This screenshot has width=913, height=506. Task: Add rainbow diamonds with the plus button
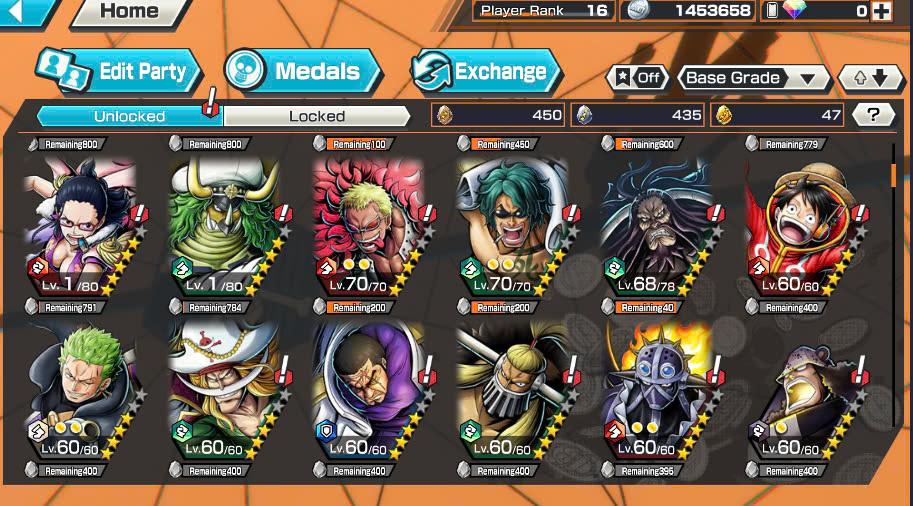pos(881,11)
